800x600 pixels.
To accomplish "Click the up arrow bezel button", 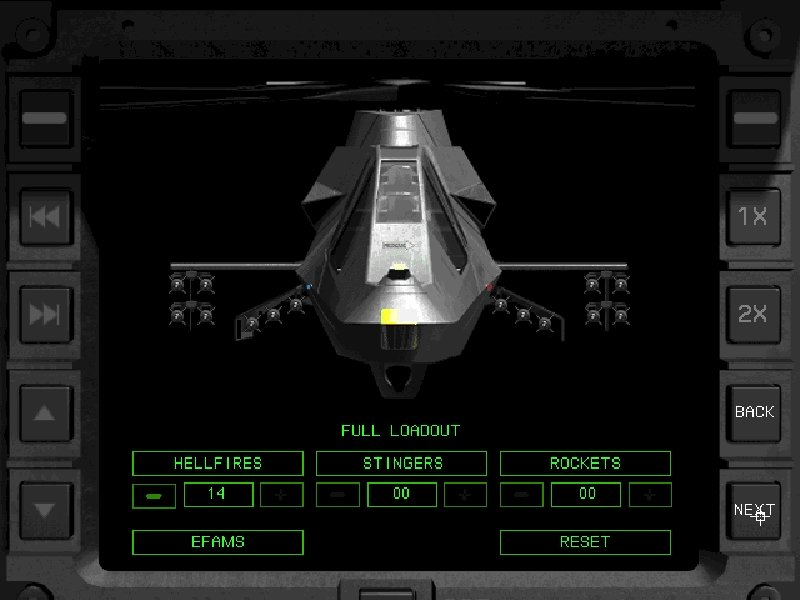I will click(x=45, y=411).
